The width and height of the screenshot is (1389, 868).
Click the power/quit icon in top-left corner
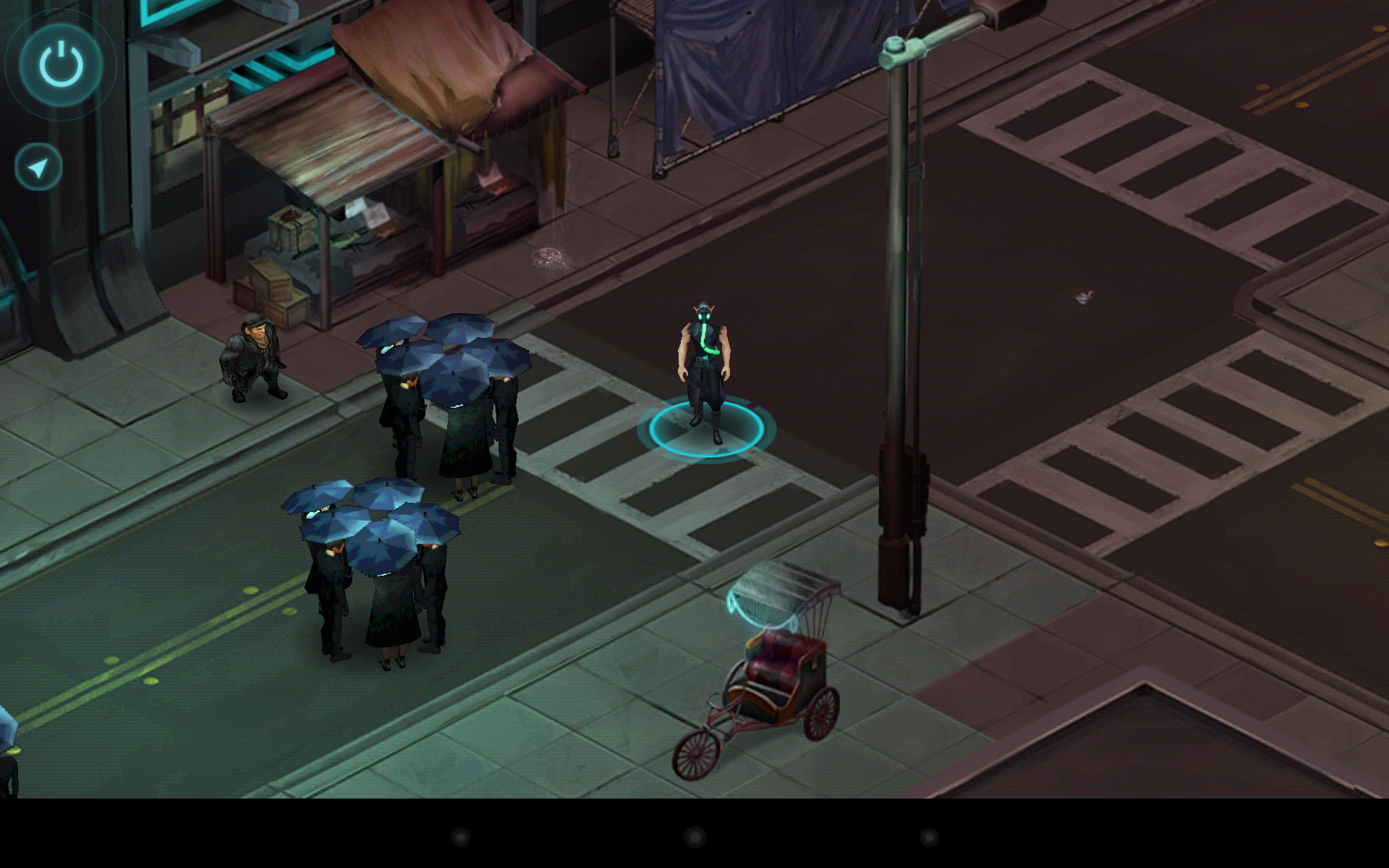pyautogui.click(x=60, y=64)
